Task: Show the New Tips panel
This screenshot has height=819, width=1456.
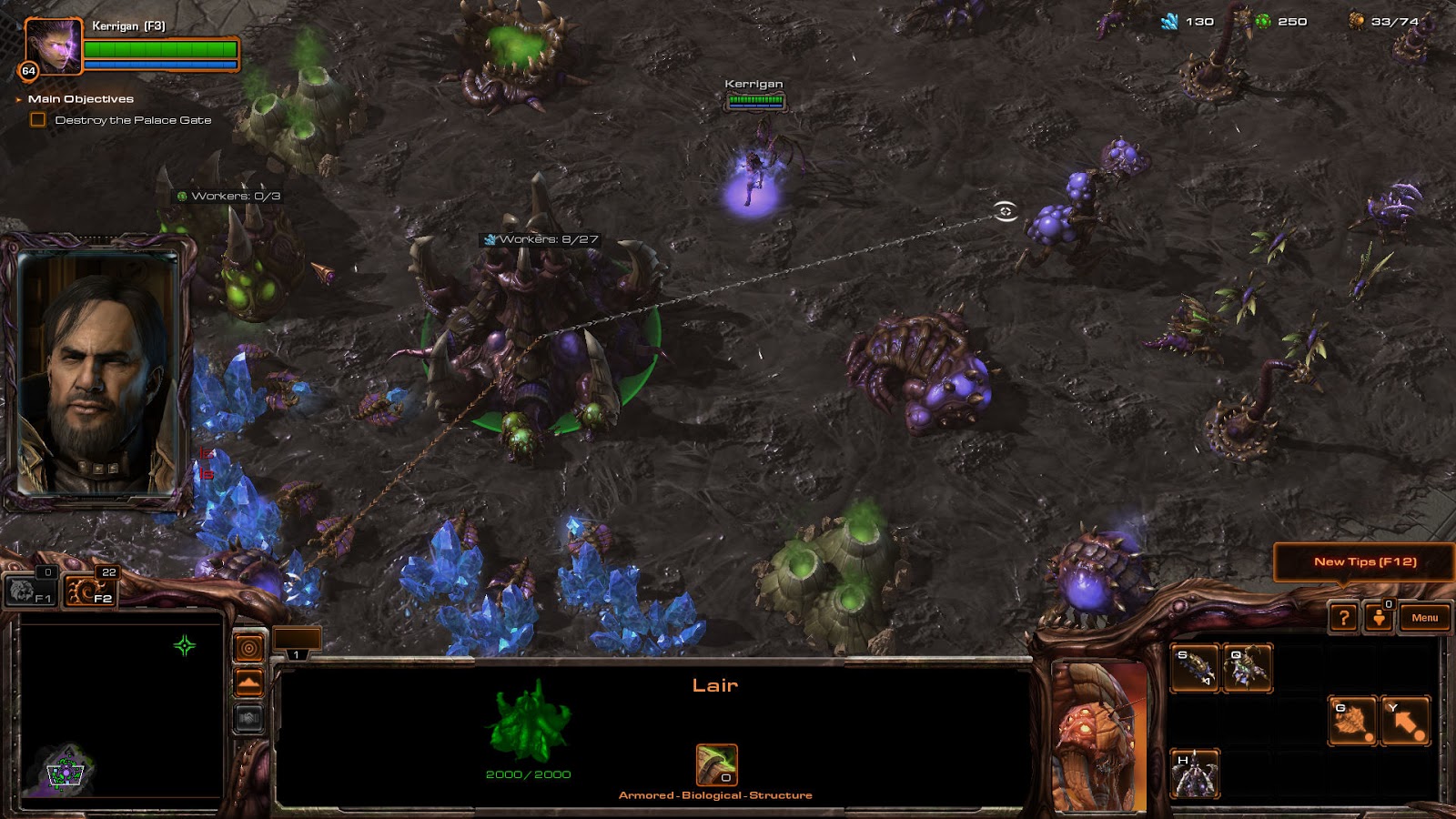Action: (x=1364, y=561)
